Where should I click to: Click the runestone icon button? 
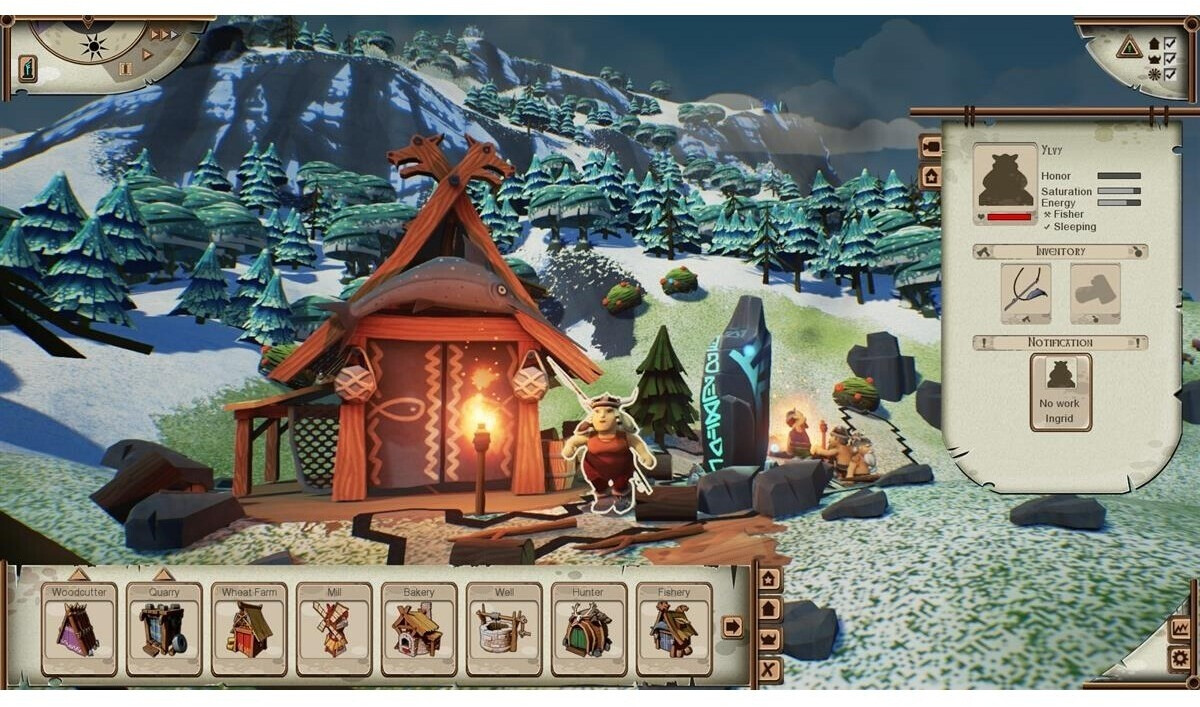click(x=28, y=68)
